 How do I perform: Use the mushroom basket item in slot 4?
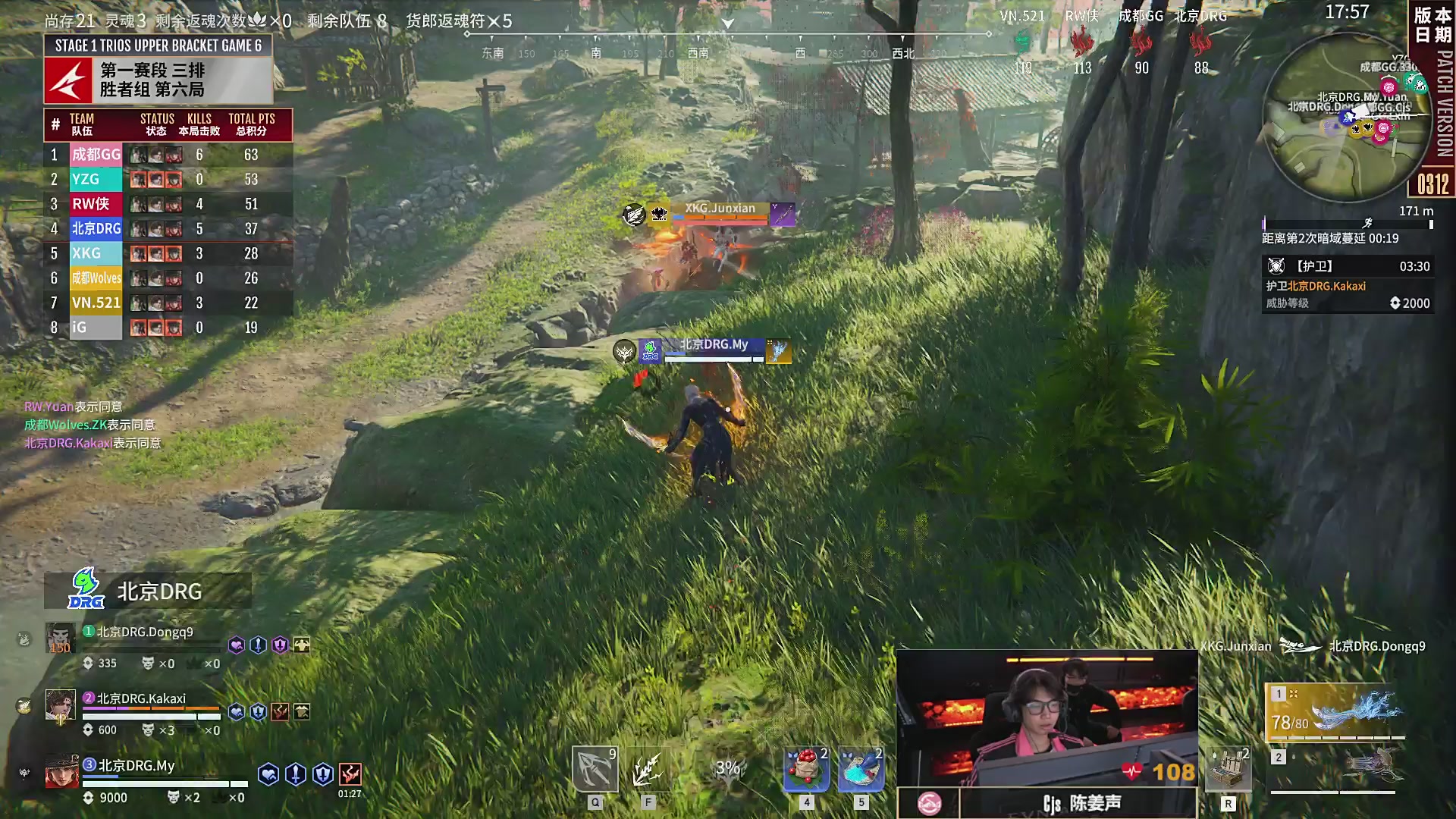806,770
